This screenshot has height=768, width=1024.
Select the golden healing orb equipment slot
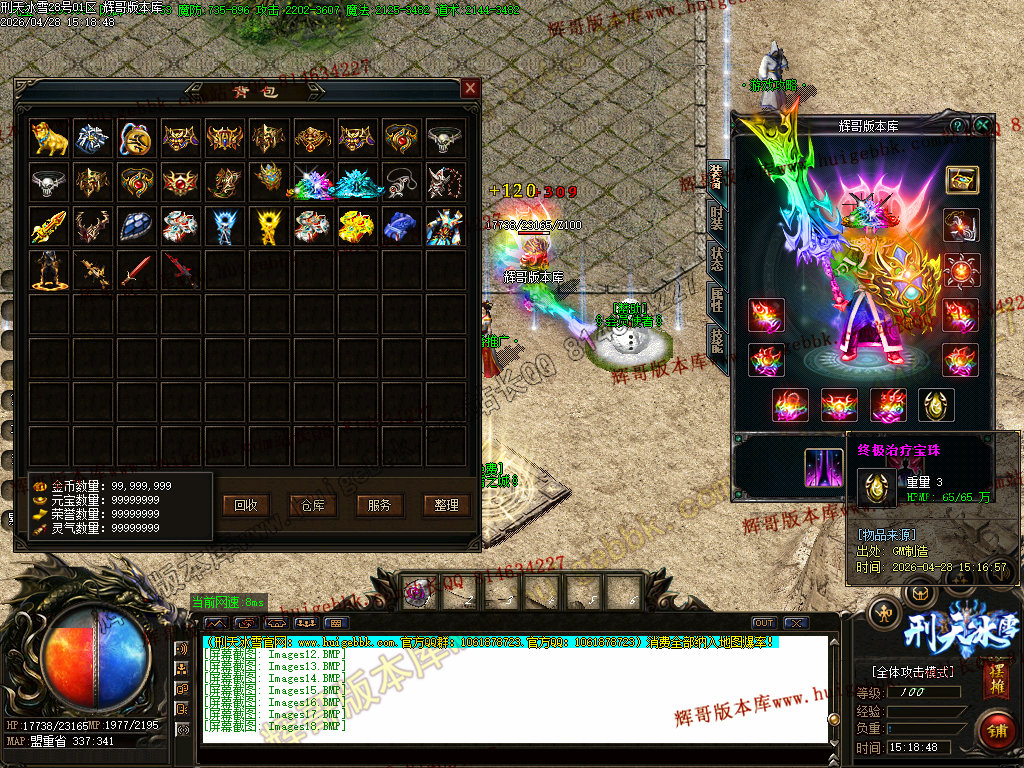pyautogui.click(x=936, y=405)
